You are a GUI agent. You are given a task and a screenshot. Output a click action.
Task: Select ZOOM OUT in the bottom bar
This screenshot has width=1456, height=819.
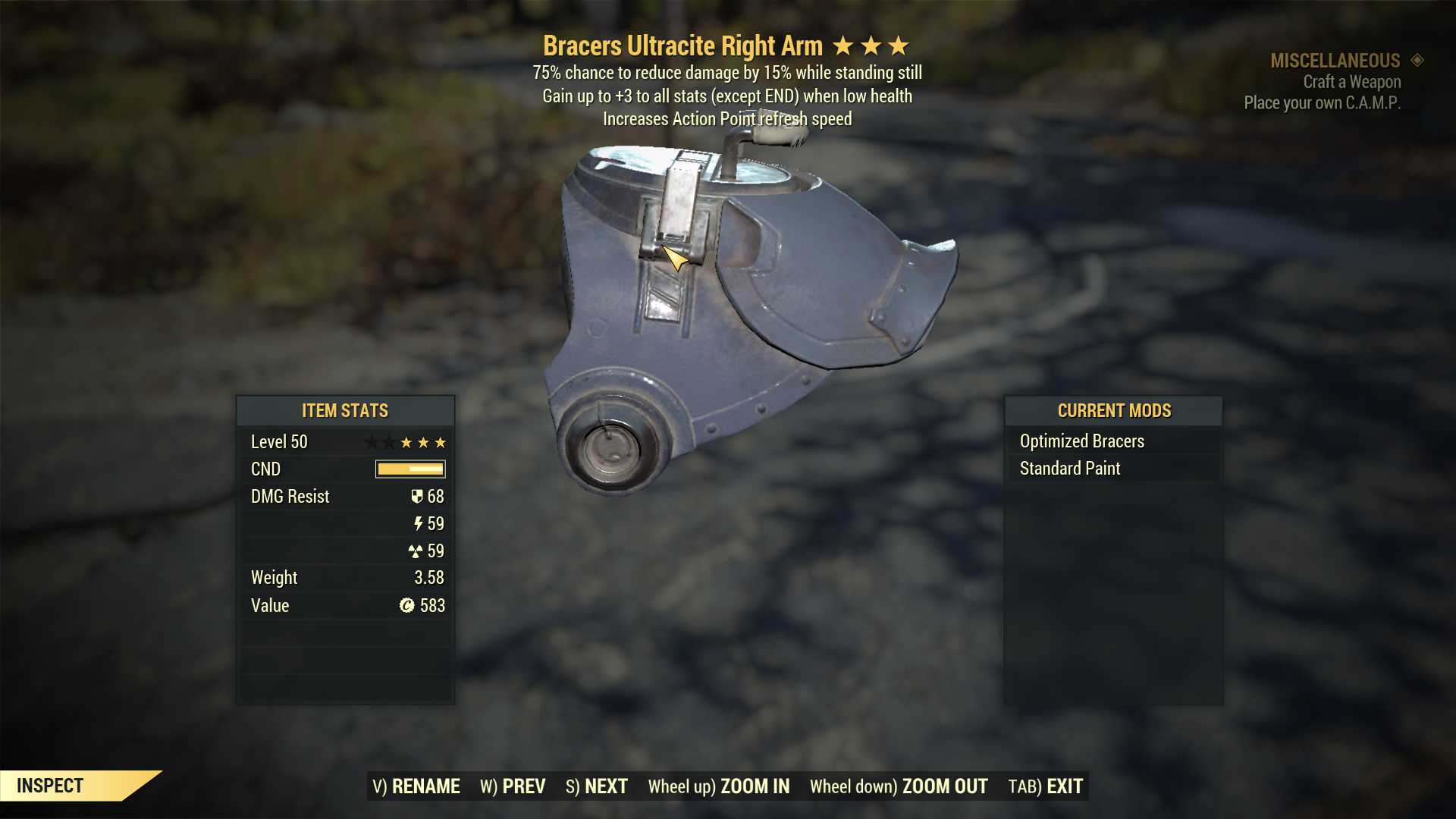[x=899, y=786]
